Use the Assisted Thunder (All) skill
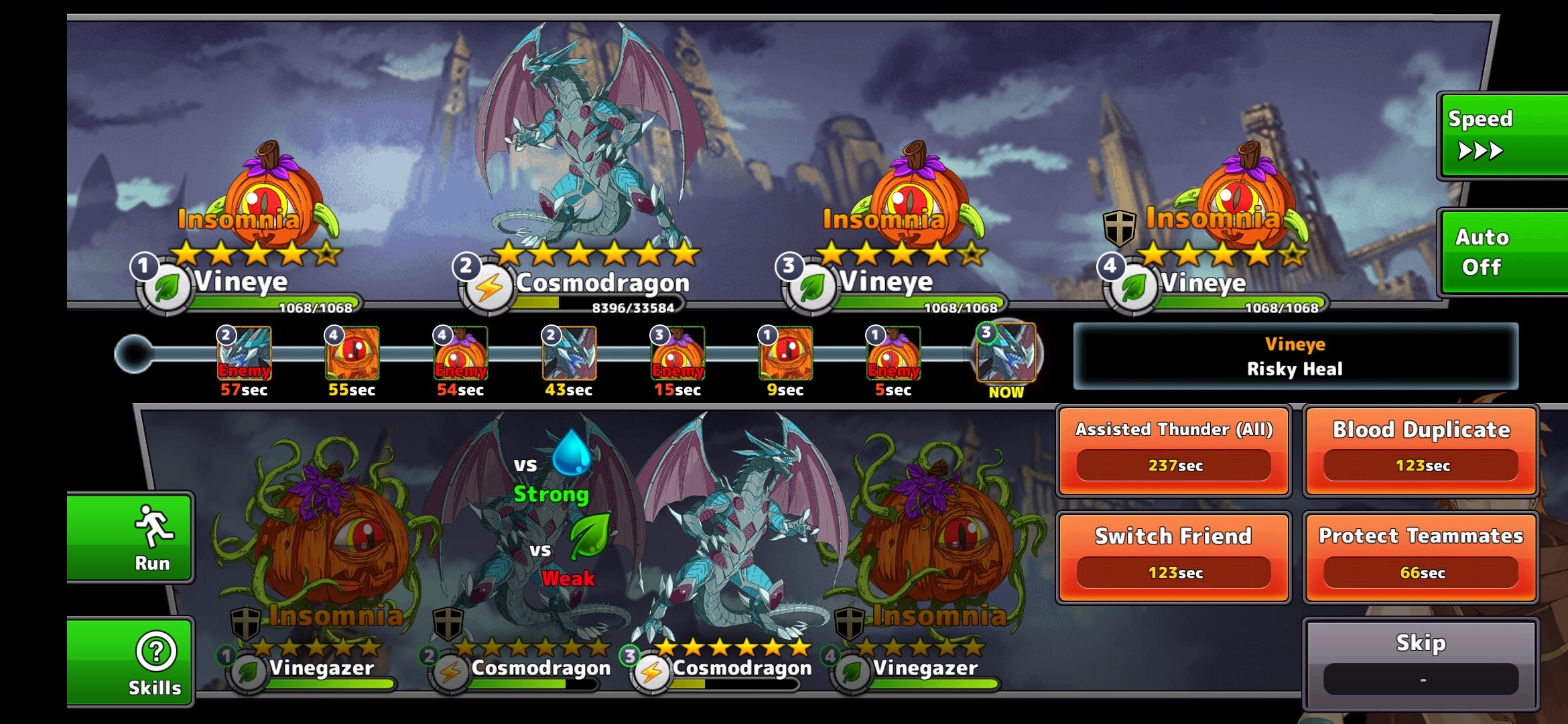The width and height of the screenshot is (1568, 724). tap(1174, 450)
